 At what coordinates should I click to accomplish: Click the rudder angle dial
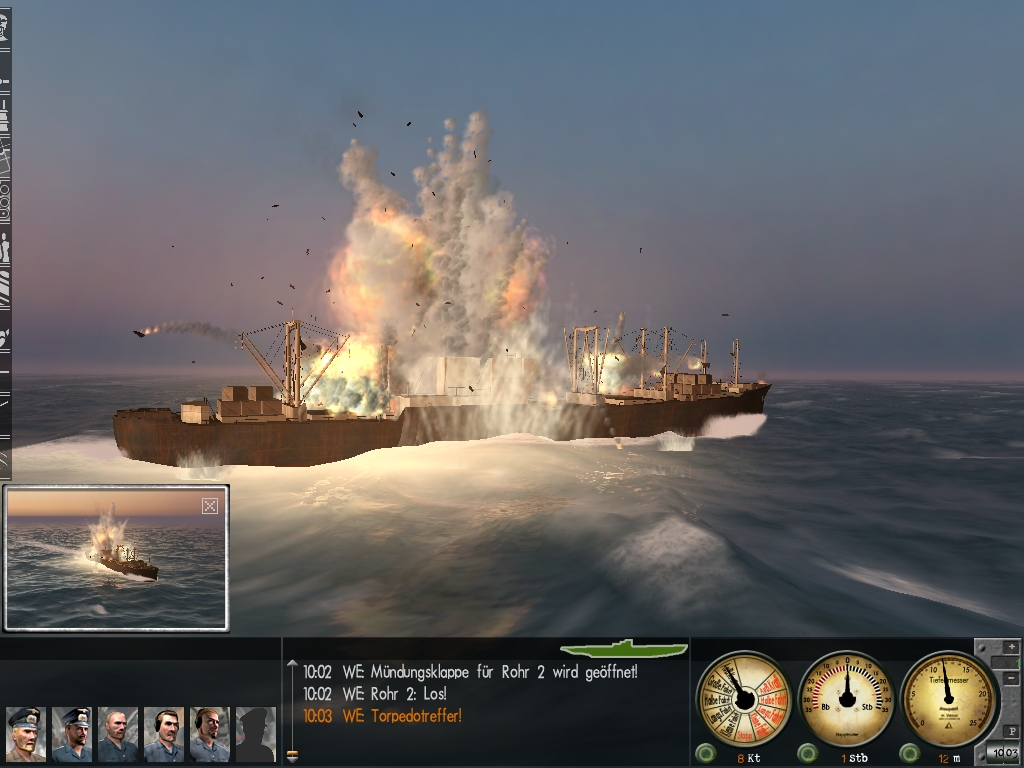pyautogui.click(x=848, y=696)
